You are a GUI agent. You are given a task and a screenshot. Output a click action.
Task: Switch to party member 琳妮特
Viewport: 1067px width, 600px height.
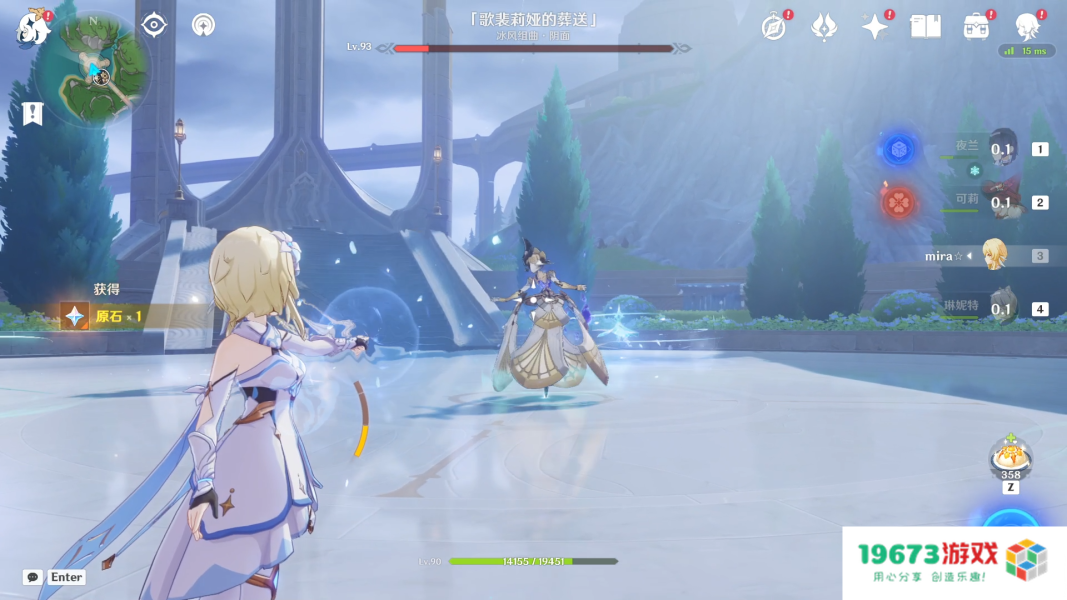(1001, 308)
